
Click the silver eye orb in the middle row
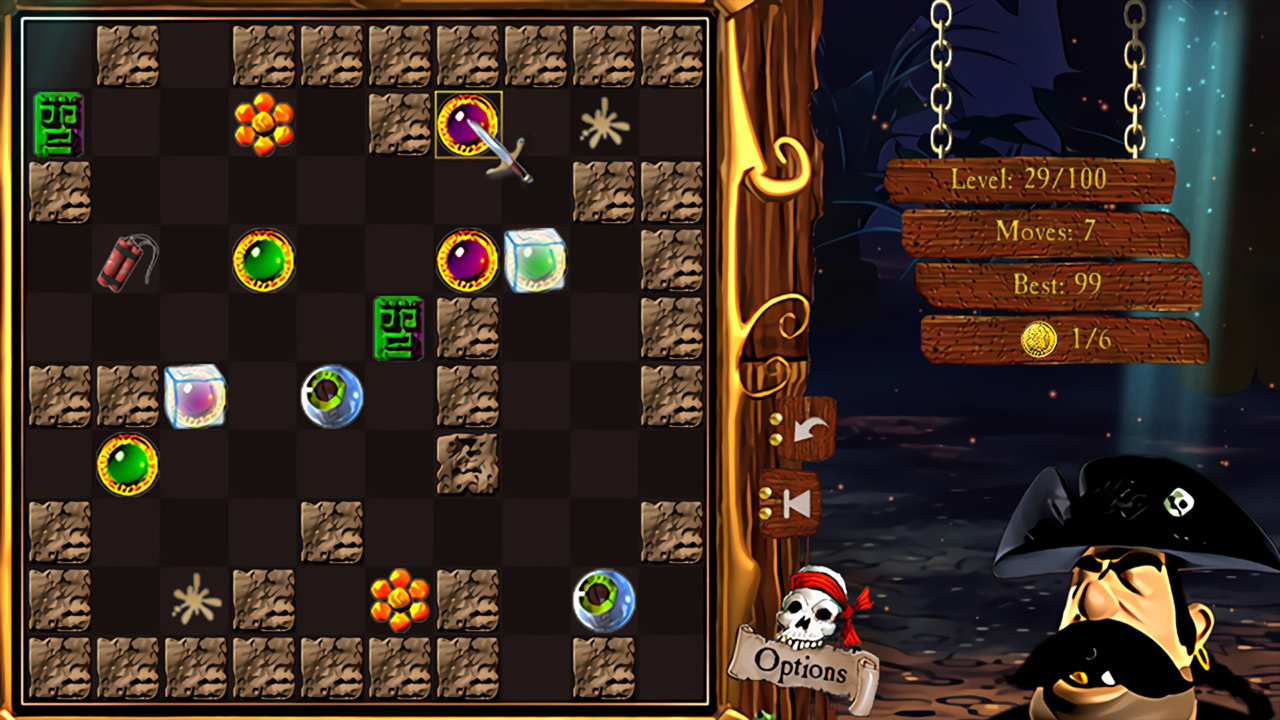(332, 398)
